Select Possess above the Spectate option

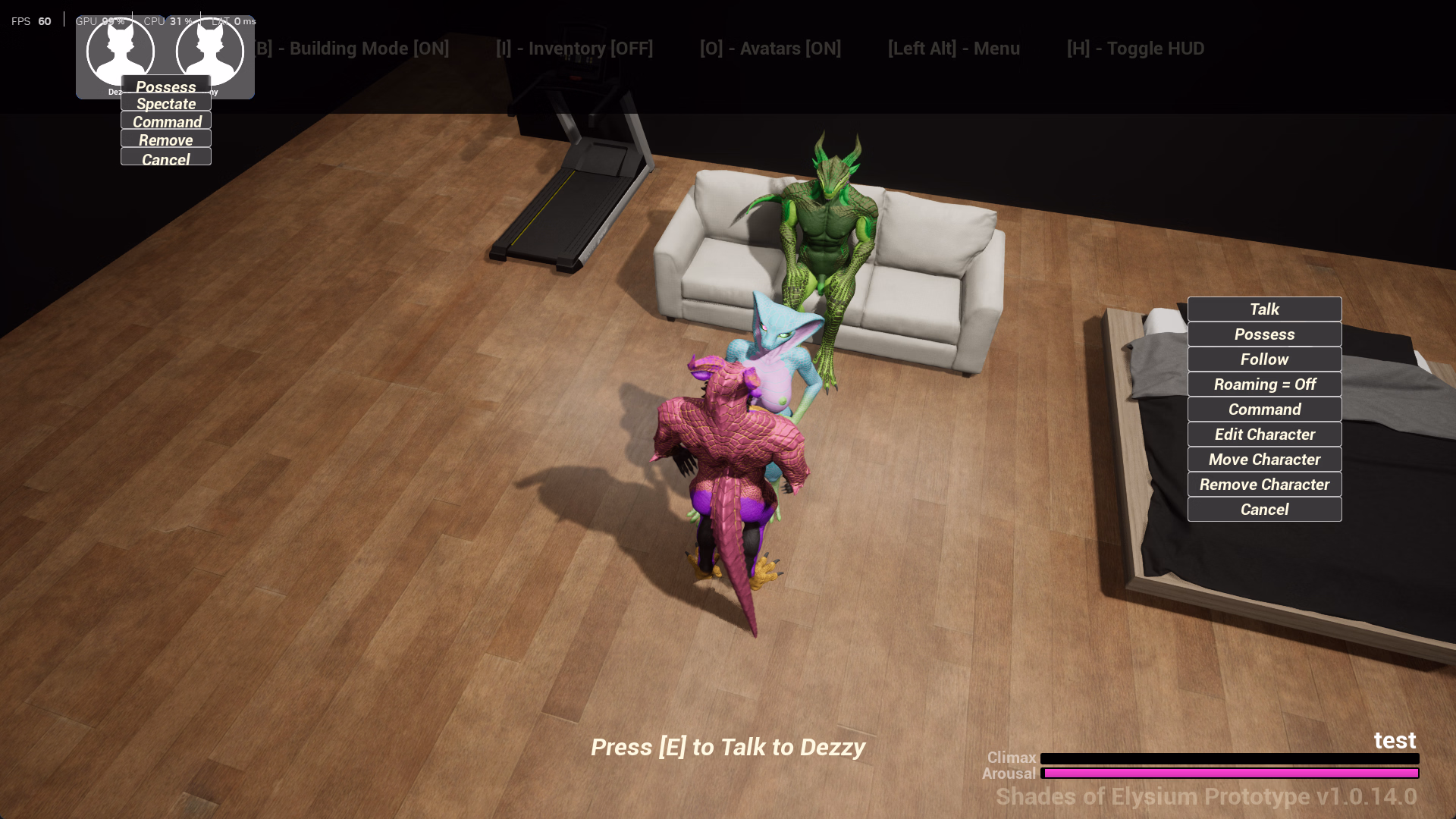point(166,86)
